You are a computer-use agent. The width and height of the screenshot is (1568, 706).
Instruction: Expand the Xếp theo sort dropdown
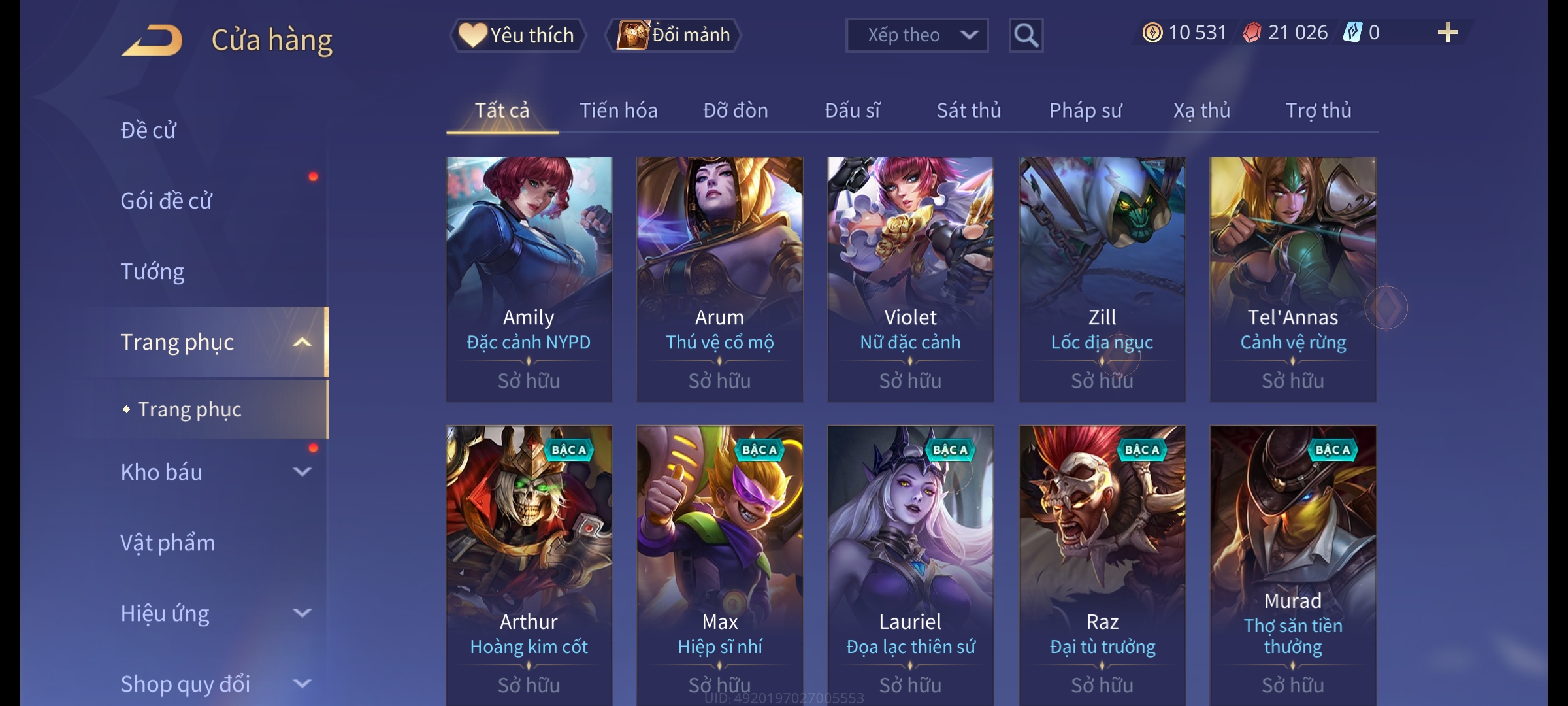click(916, 35)
